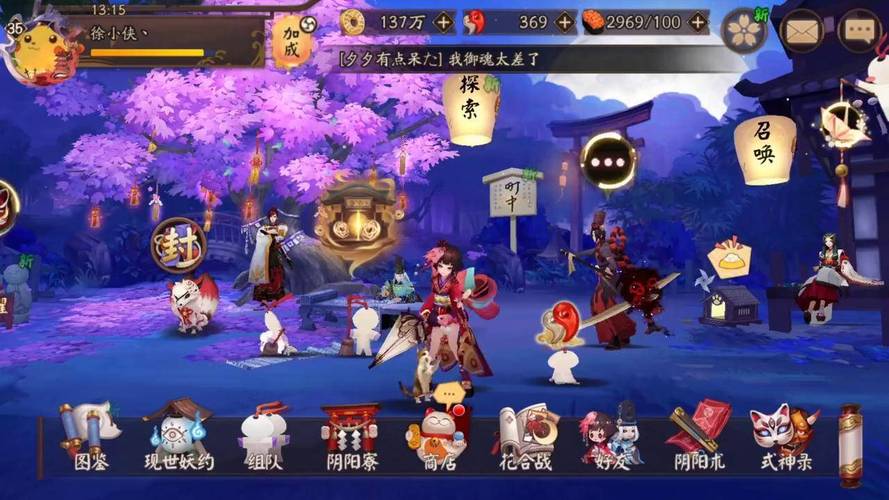The image size is (889, 500).
Task: Open the 图鉴 collection menu
Action: 90,438
